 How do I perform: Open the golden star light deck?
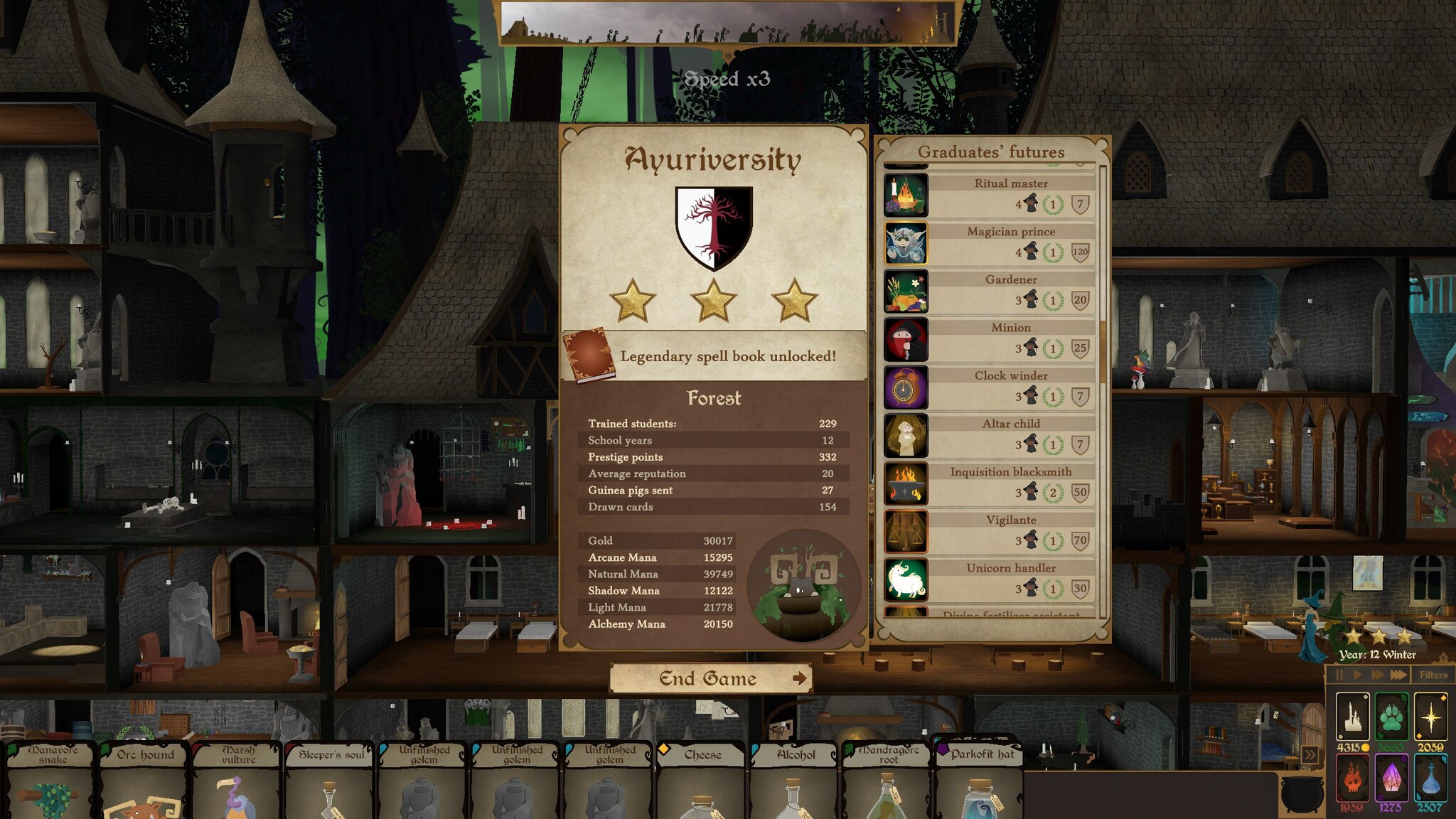click(x=1430, y=717)
